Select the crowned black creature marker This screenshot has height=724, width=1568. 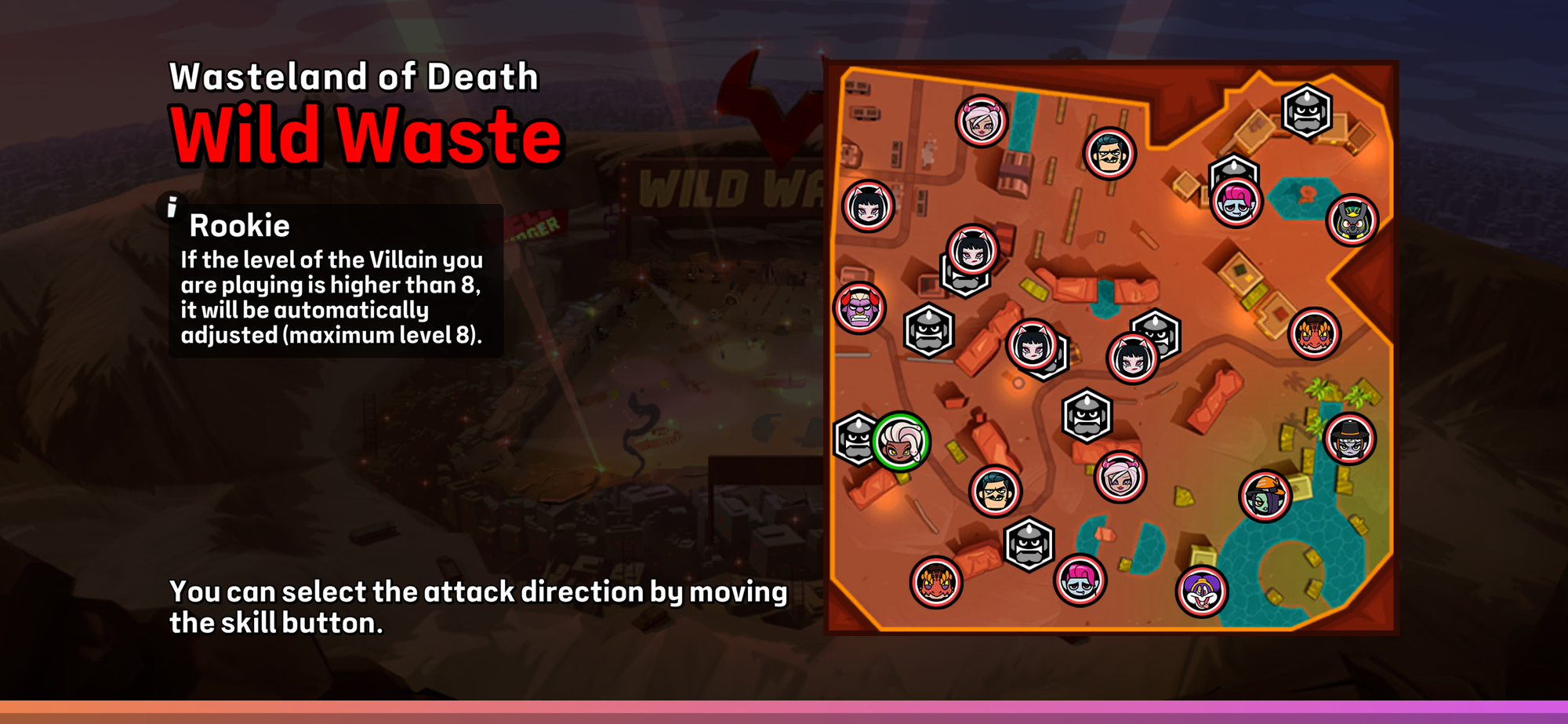1352,220
